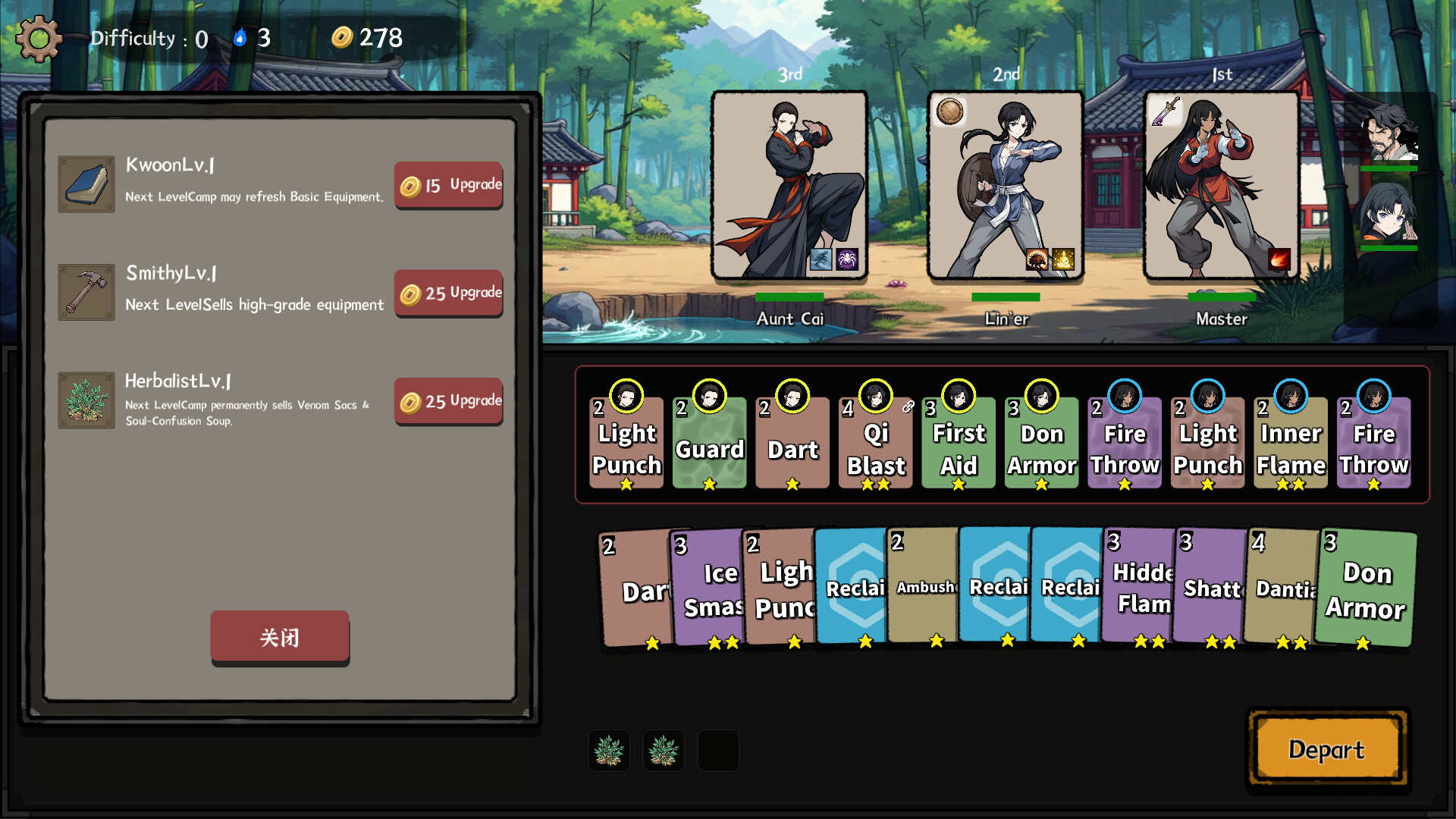Screen dimensions: 1456x819
Task: Click the sword icon on Master's card
Action: [1166, 110]
